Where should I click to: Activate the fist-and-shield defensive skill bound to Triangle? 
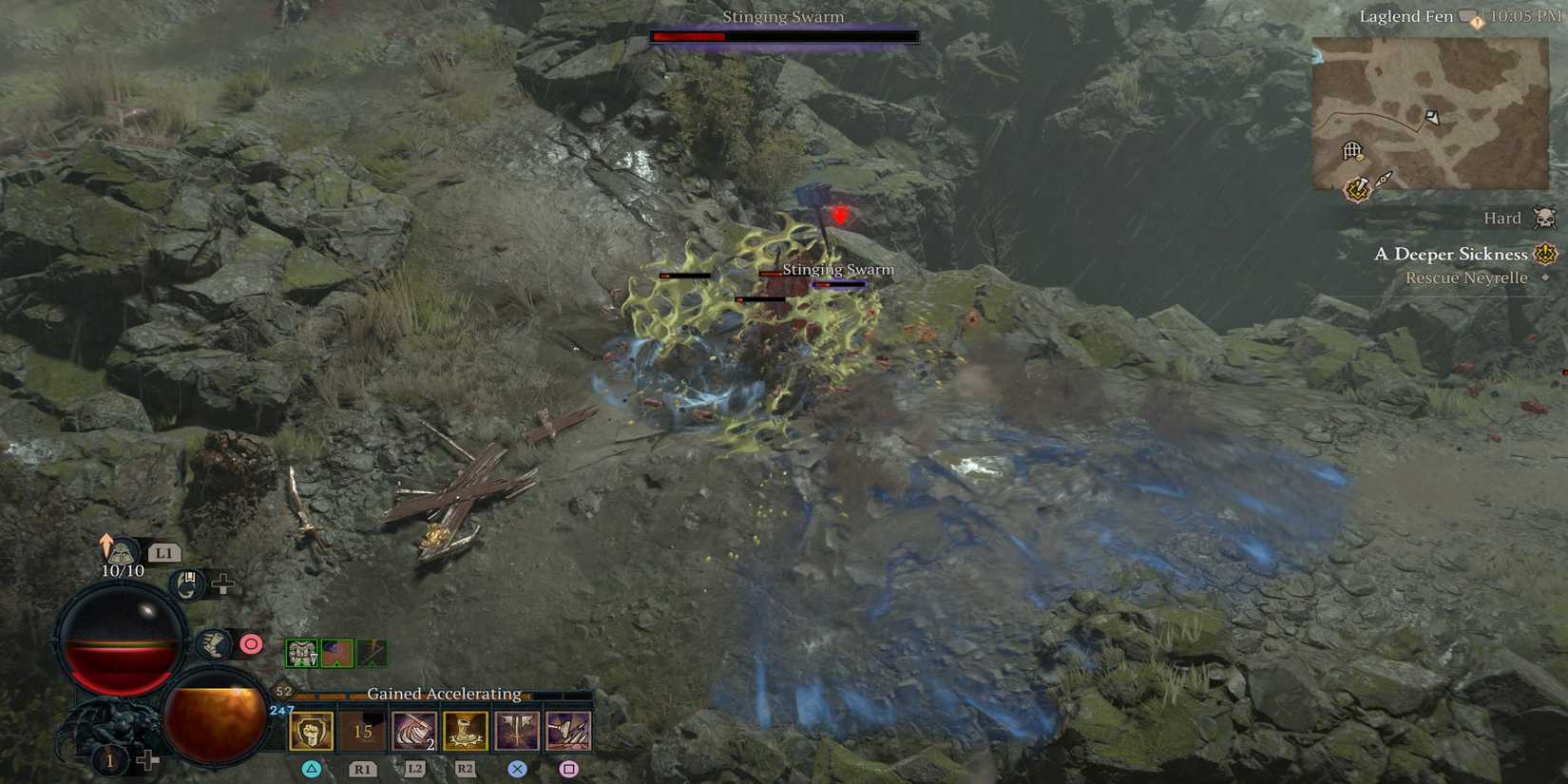coord(311,731)
